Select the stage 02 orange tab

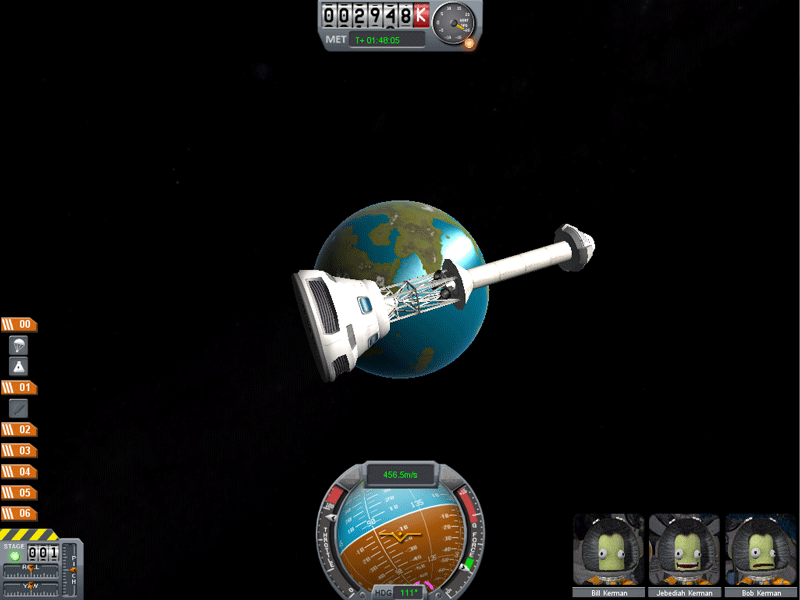click(x=19, y=429)
